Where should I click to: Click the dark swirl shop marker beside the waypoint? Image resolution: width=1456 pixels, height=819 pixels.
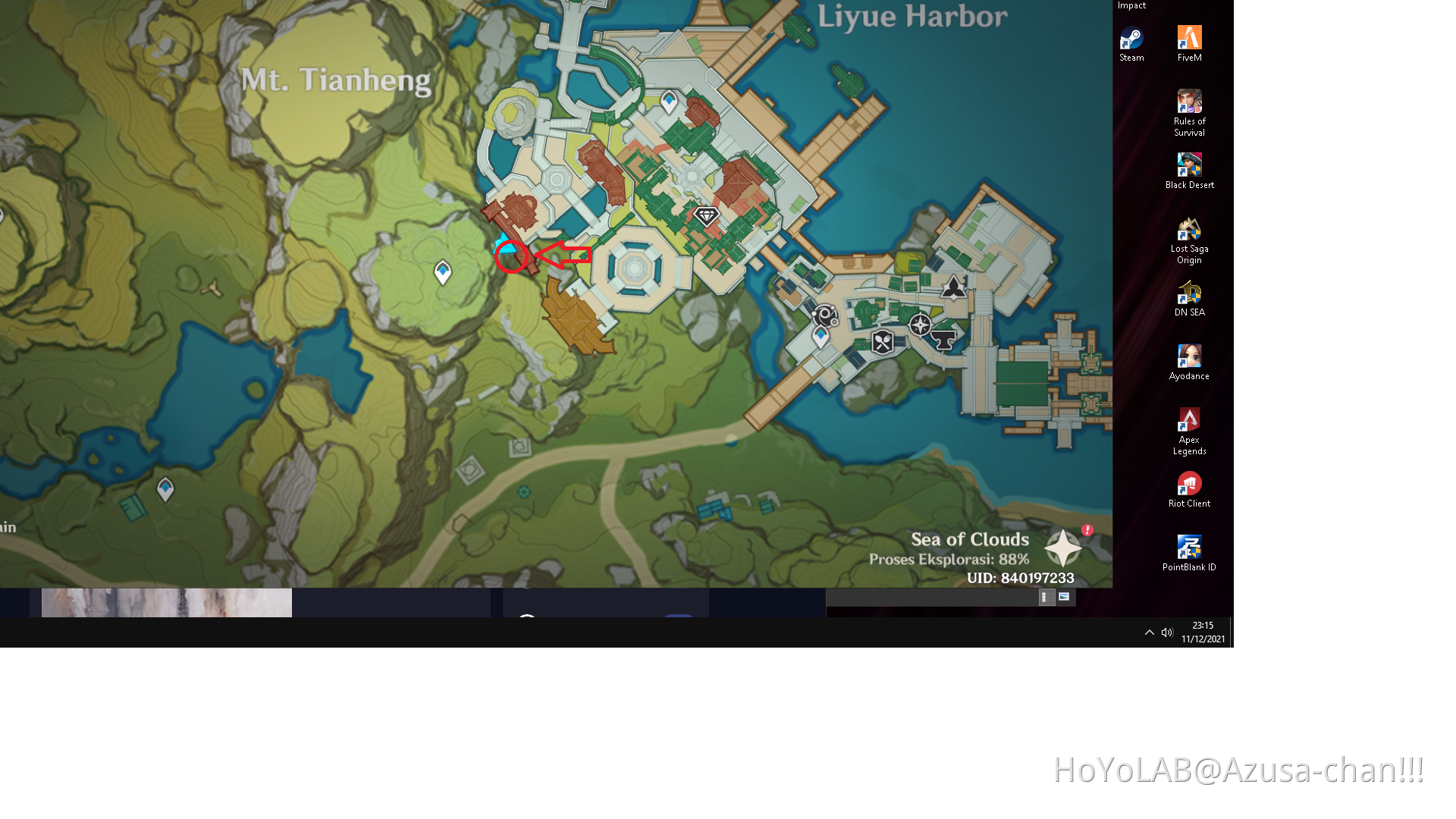pos(824,316)
